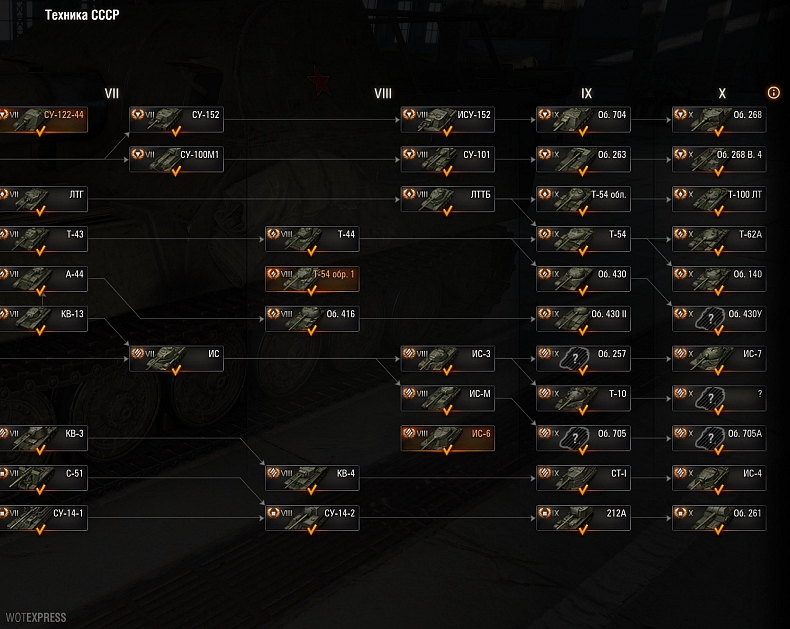Screen dimensions: 790x629
Task: Open the ИСУ-152 vehicle node
Action: pyautogui.click(x=447, y=120)
